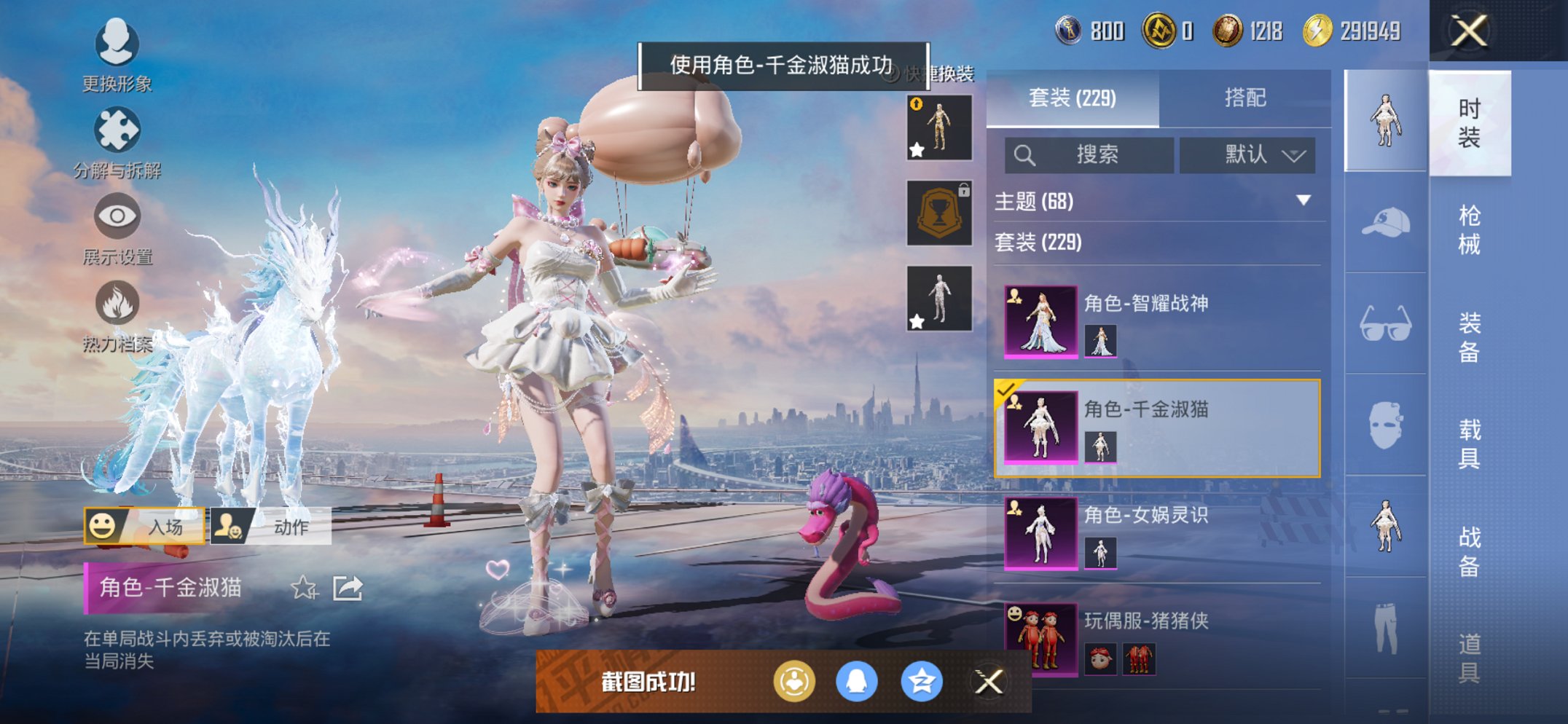Select the 分解与拆解 dismantle function

coord(117,130)
